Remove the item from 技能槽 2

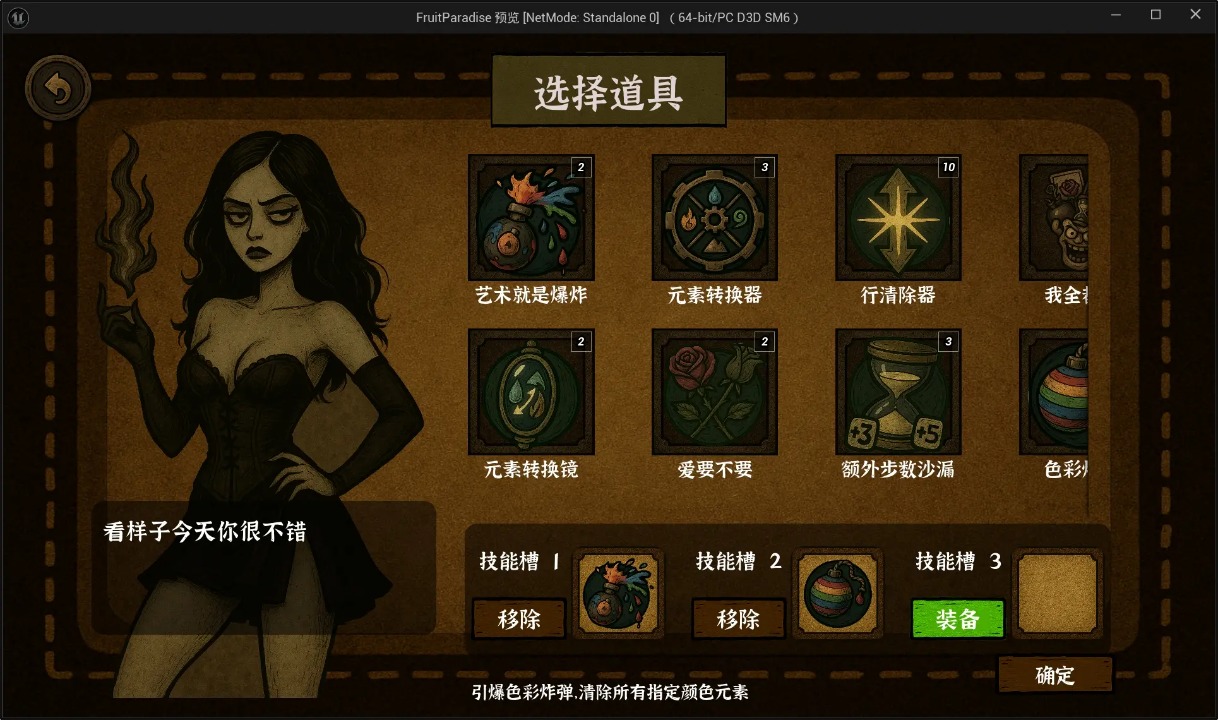[x=738, y=619]
